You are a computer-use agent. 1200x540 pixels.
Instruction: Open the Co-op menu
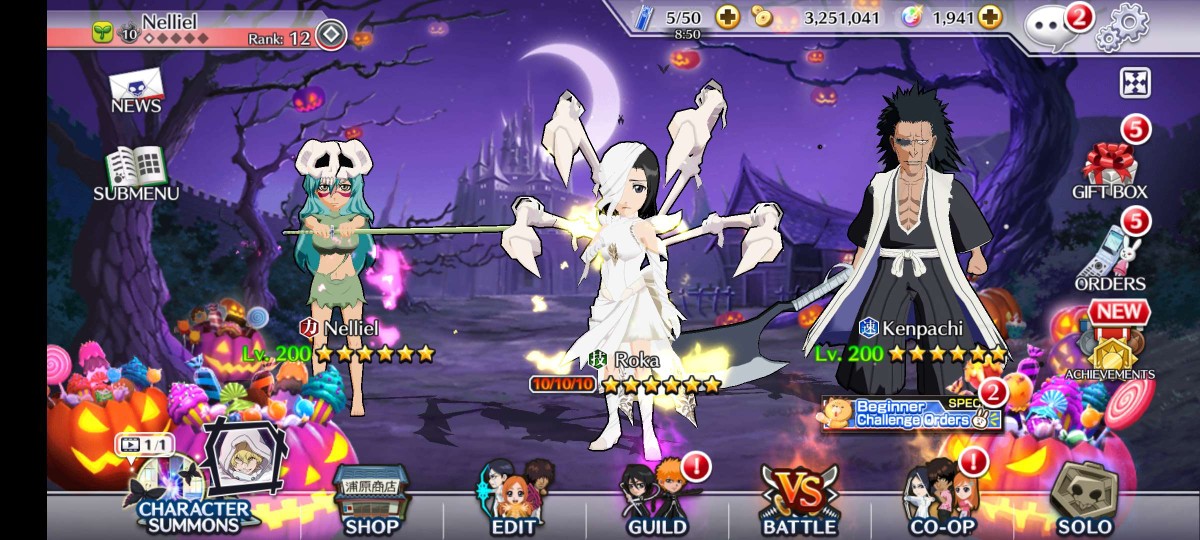tap(941, 500)
